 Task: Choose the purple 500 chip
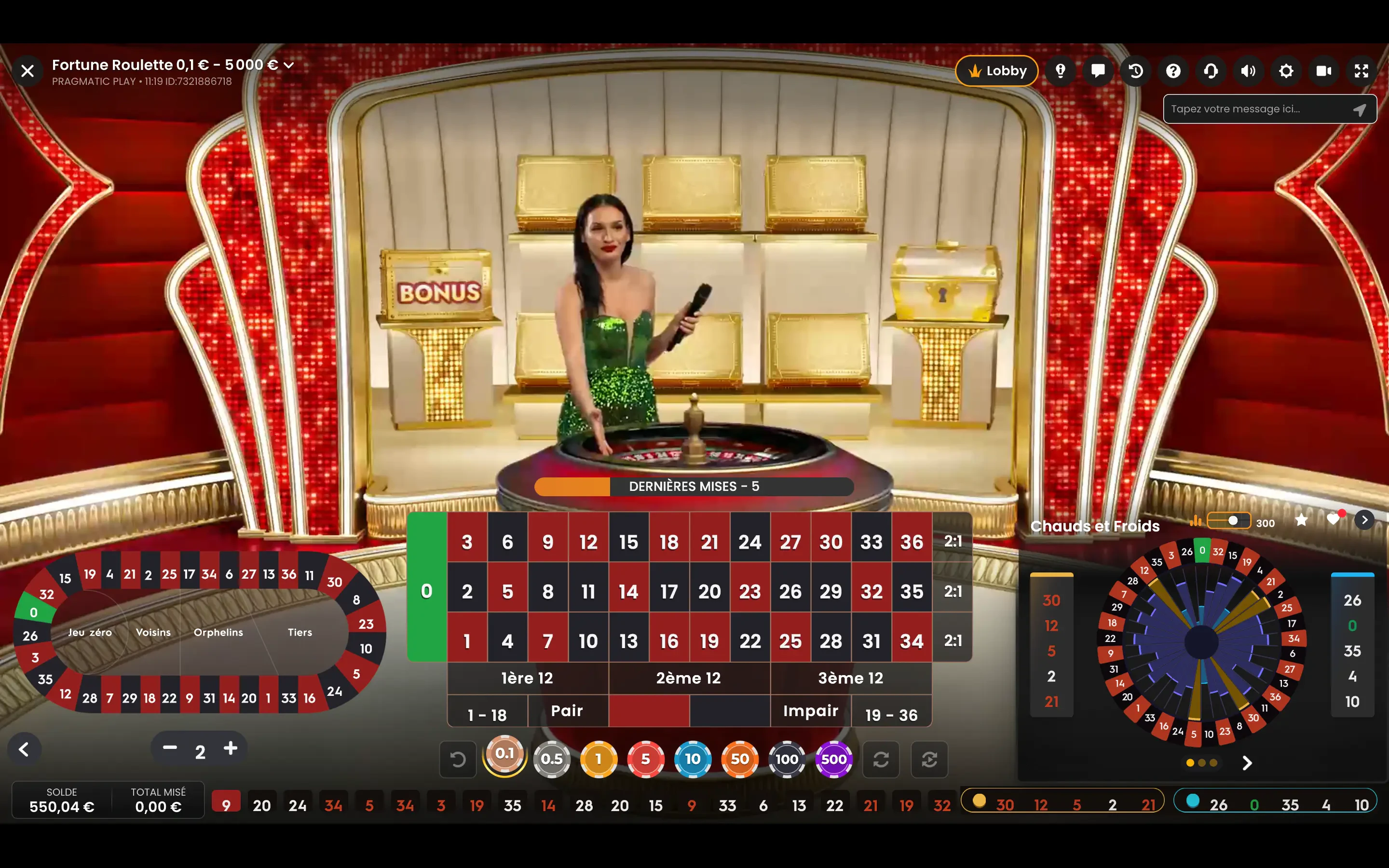tap(834, 759)
